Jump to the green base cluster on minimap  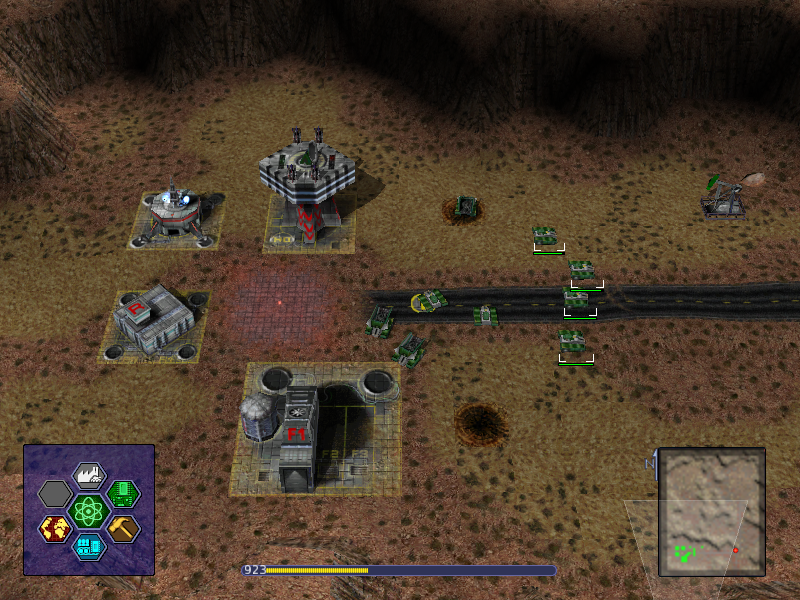685,551
